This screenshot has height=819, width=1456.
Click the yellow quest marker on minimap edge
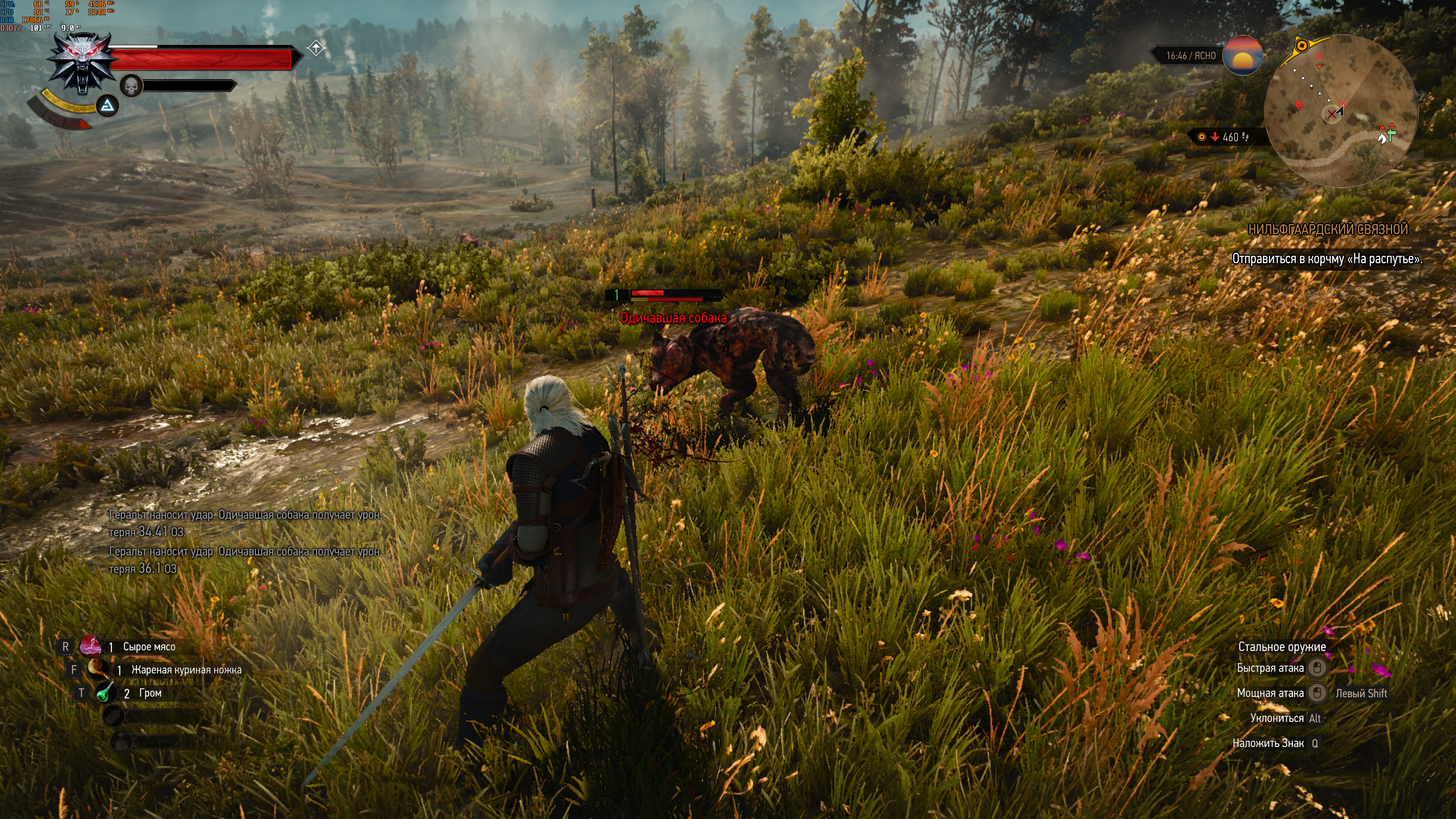[1301, 45]
